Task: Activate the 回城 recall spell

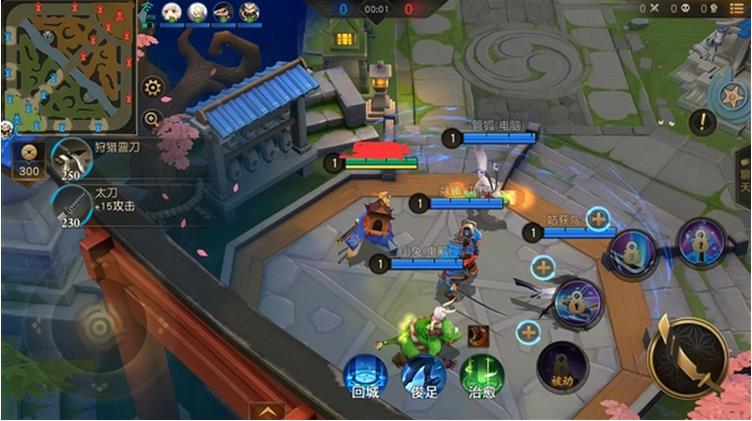Action: [365, 376]
